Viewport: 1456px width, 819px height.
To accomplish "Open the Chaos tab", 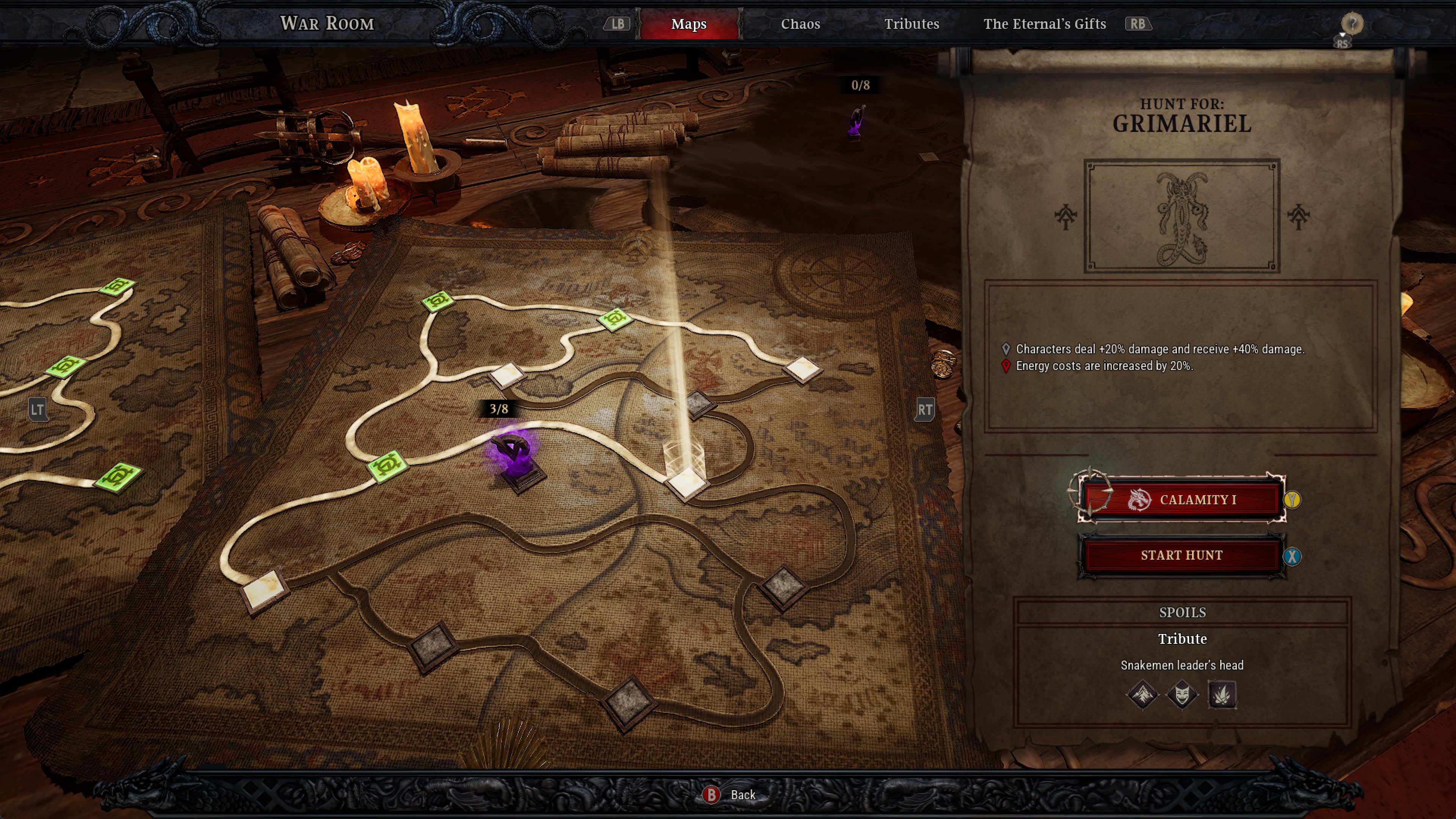I will tap(800, 24).
